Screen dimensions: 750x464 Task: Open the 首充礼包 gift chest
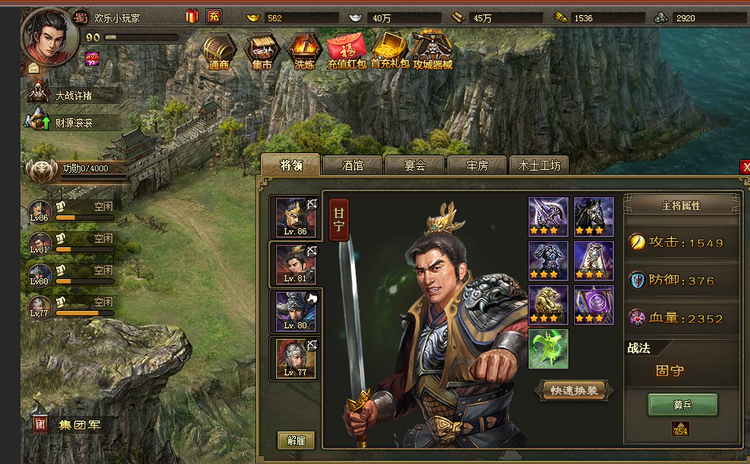pos(388,50)
